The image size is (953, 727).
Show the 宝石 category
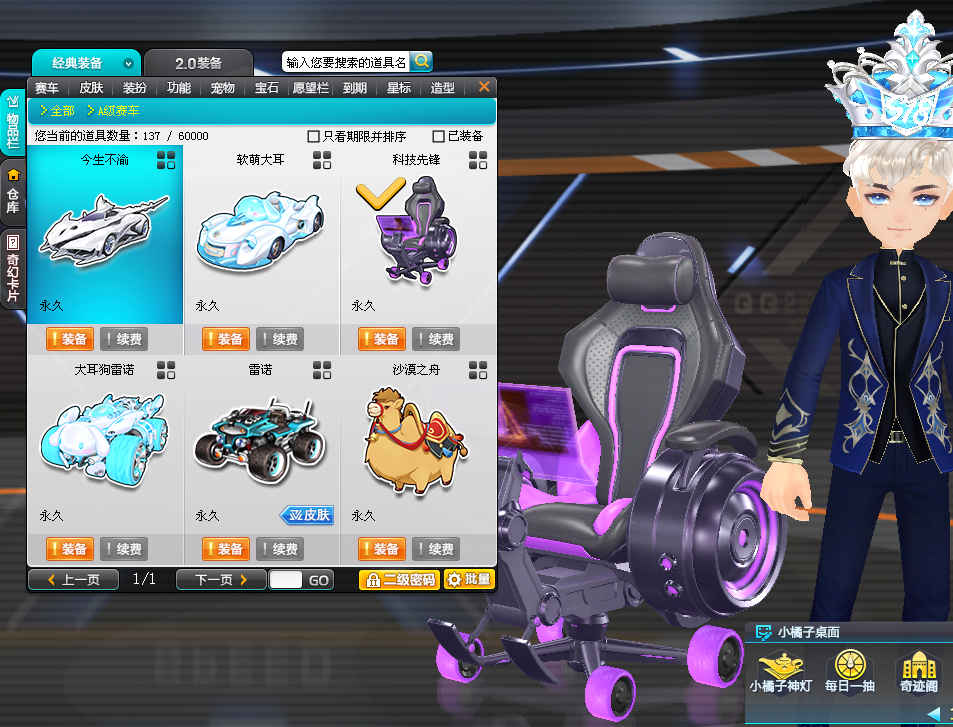(266, 88)
